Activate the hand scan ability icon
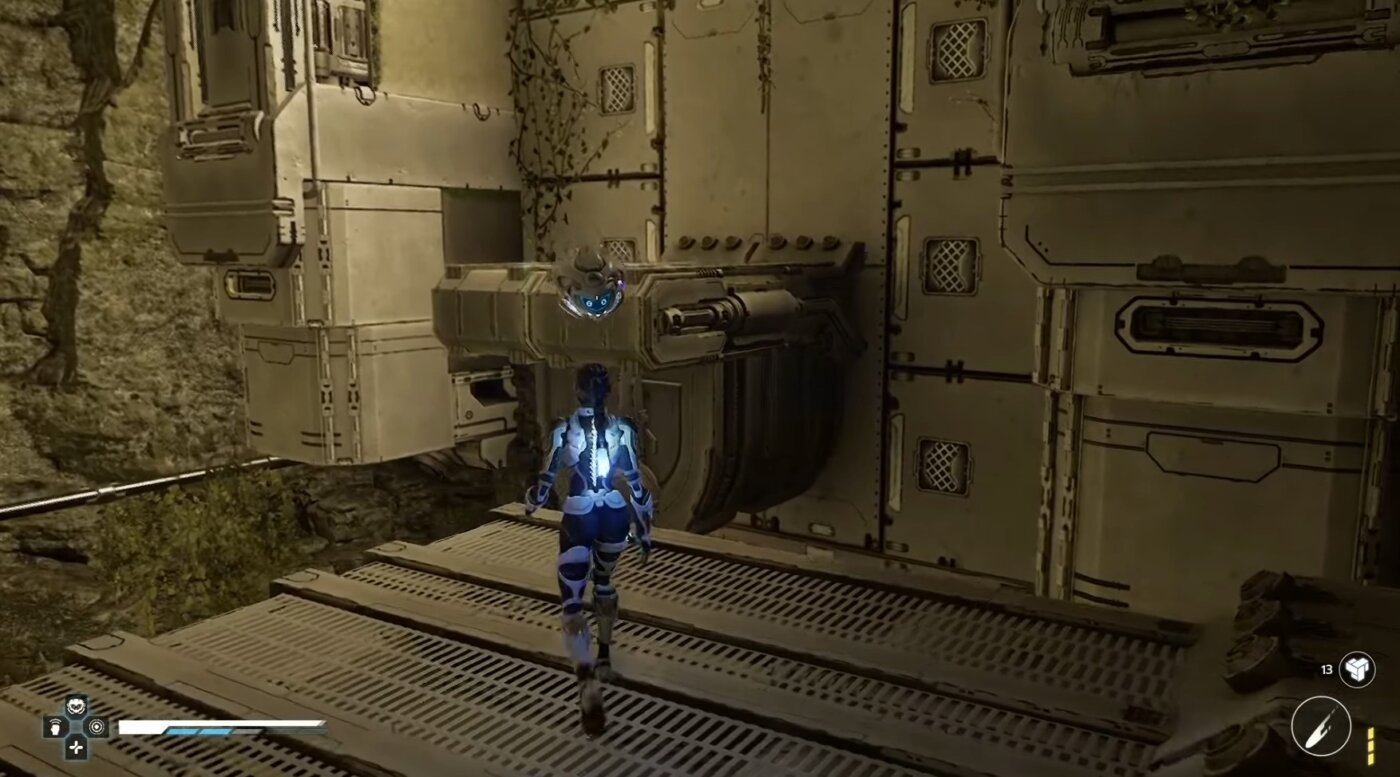 56,727
